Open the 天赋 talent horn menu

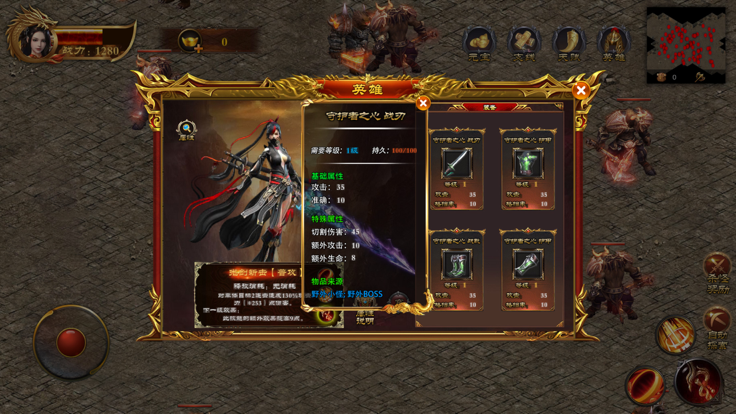pyautogui.click(x=568, y=43)
